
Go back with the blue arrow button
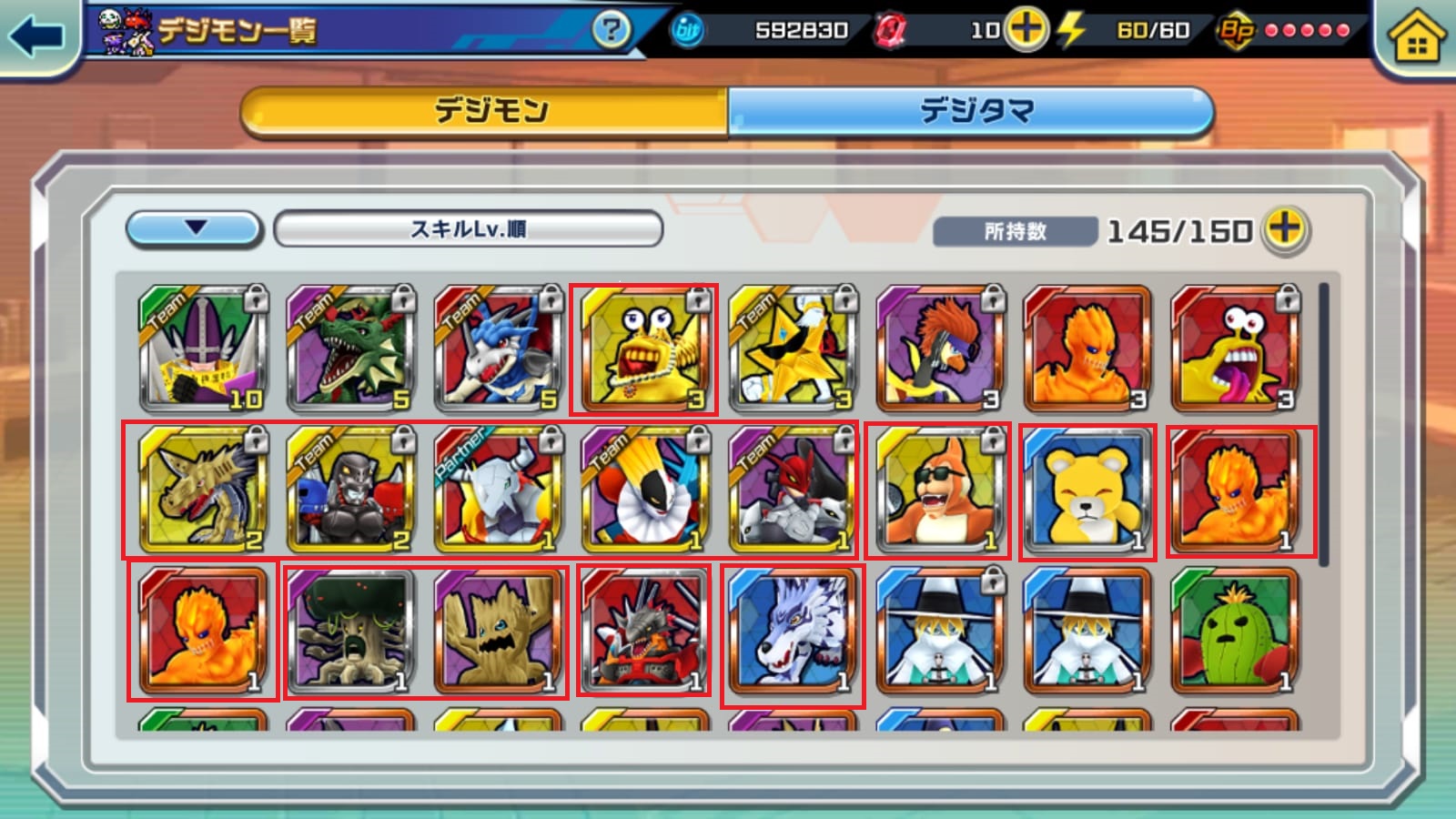click(x=36, y=36)
